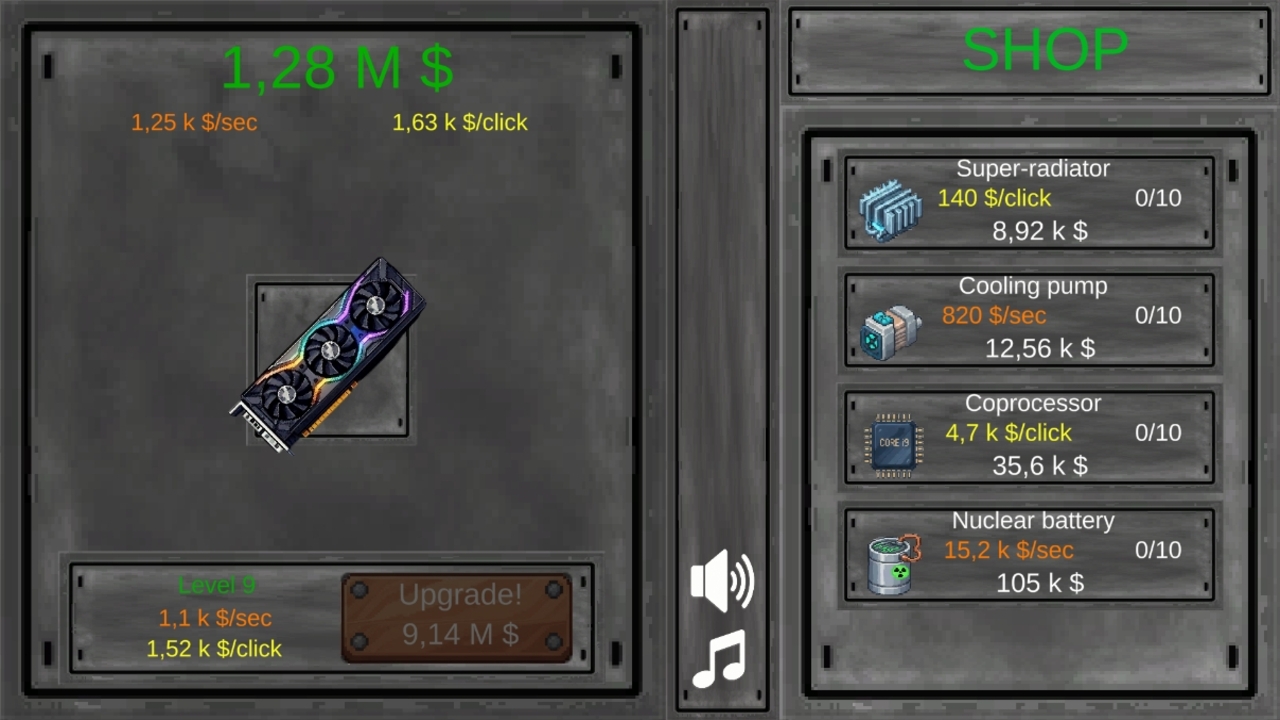Click the SHOP header panel

coord(1030,50)
